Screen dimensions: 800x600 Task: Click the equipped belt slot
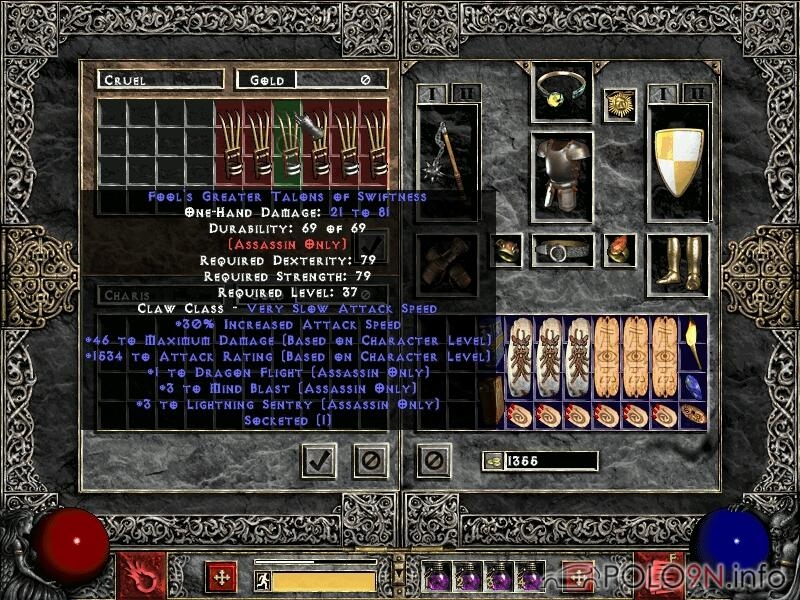[561, 250]
